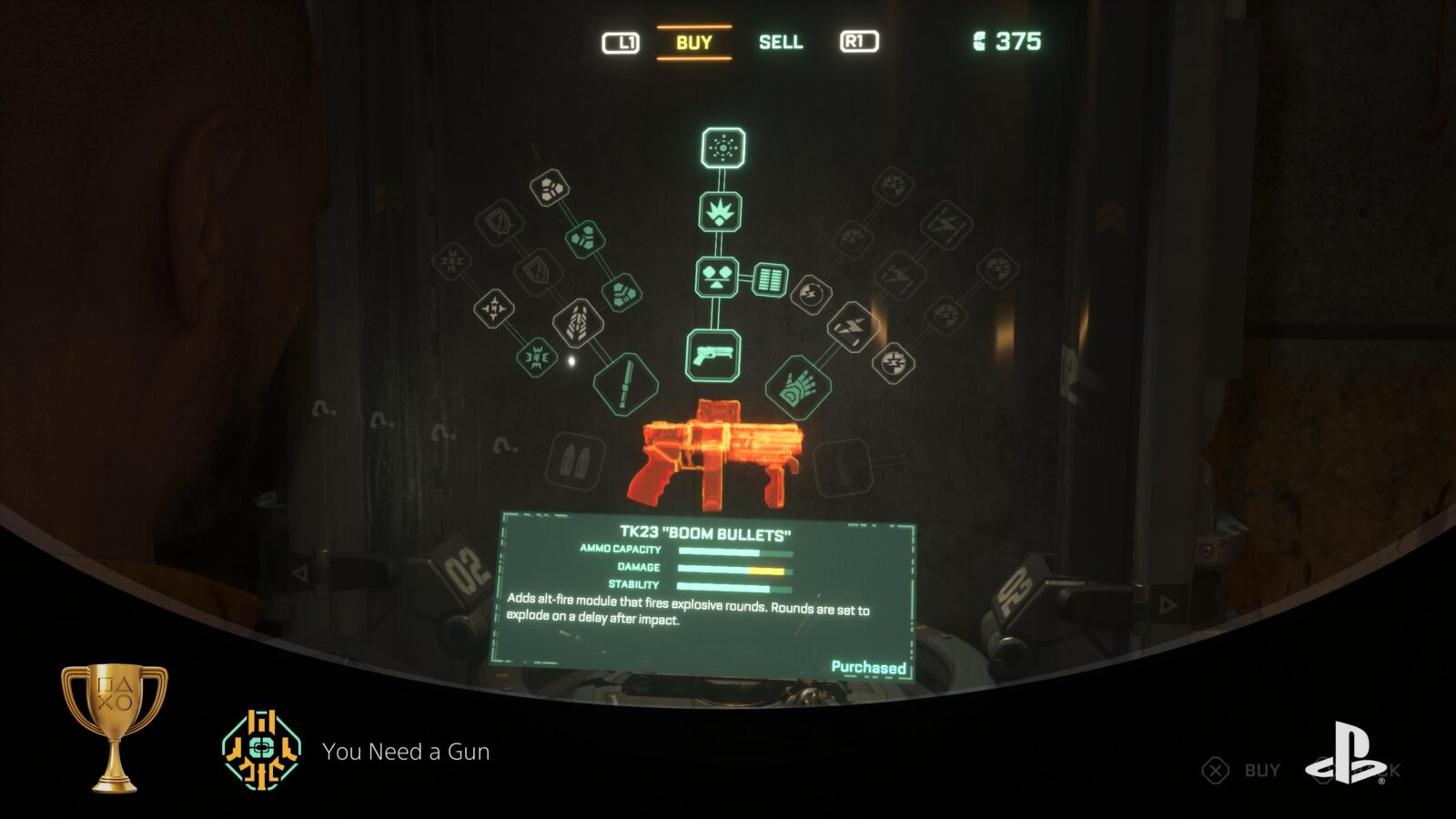1456x819 pixels.
Task: Switch to the SELL tab
Action: [x=781, y=42]
